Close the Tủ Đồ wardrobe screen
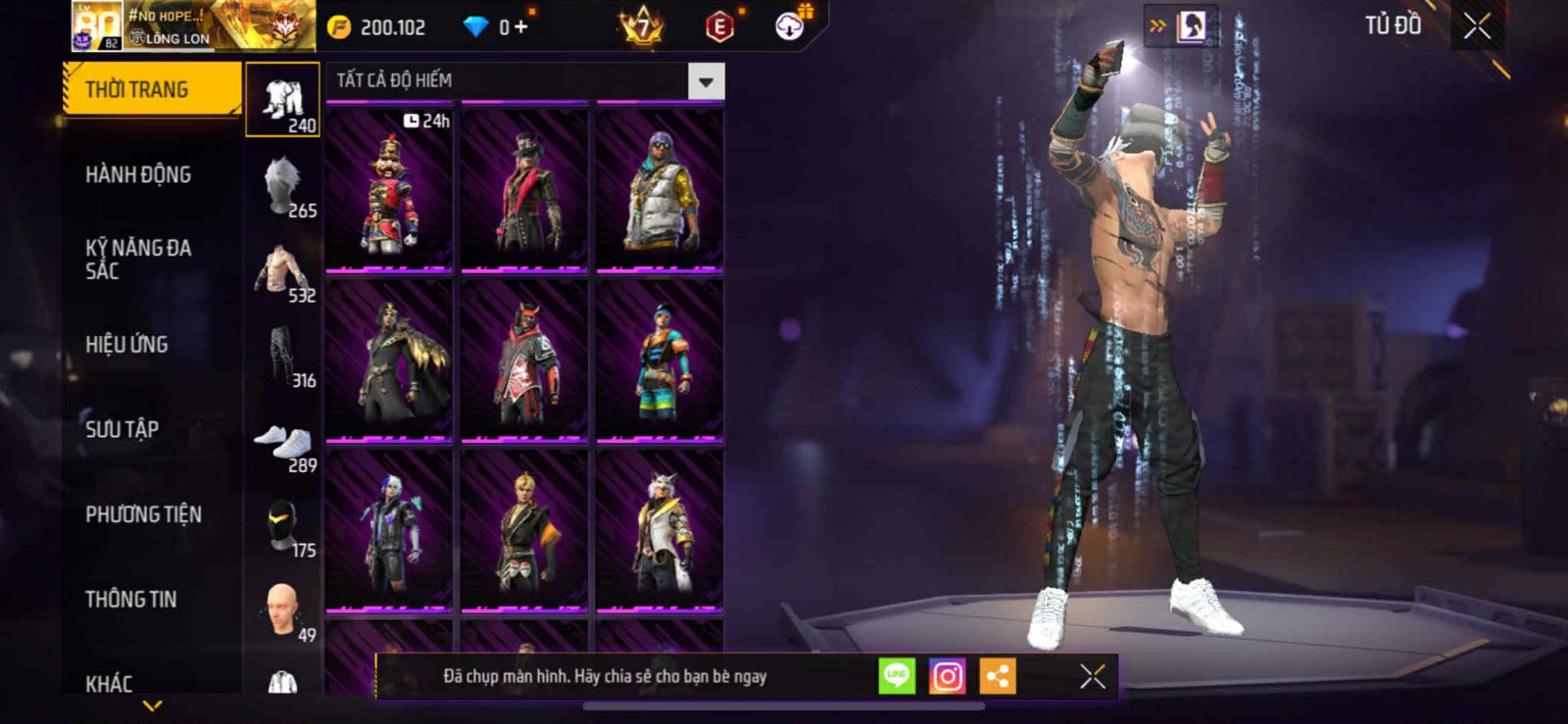The width and height of the screenshot is (1568, 724). (1477, 26)
